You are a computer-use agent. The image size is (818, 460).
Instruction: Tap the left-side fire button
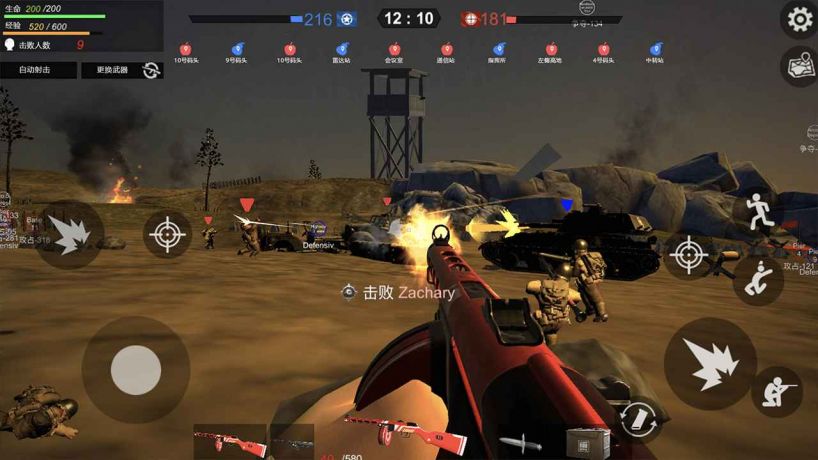(x=69, y=234)
